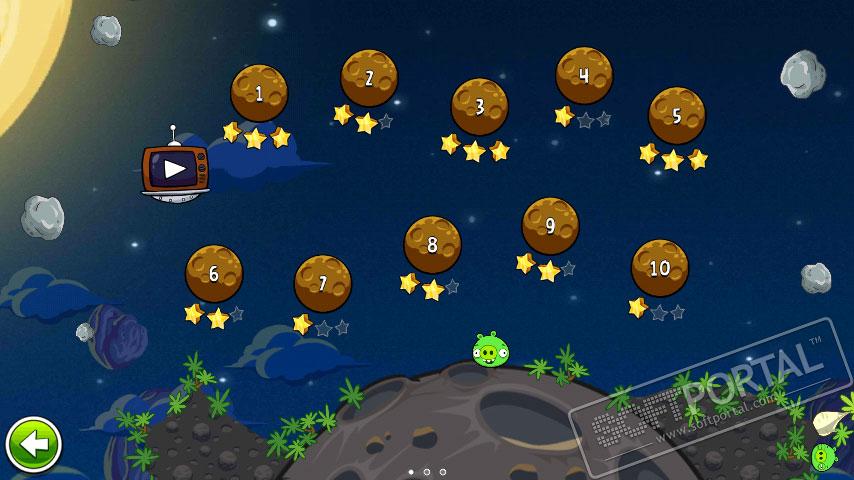This screenshot has width=854, height=480.
Task: Choose level 2 planet
Action: click(x=369, y=78)
